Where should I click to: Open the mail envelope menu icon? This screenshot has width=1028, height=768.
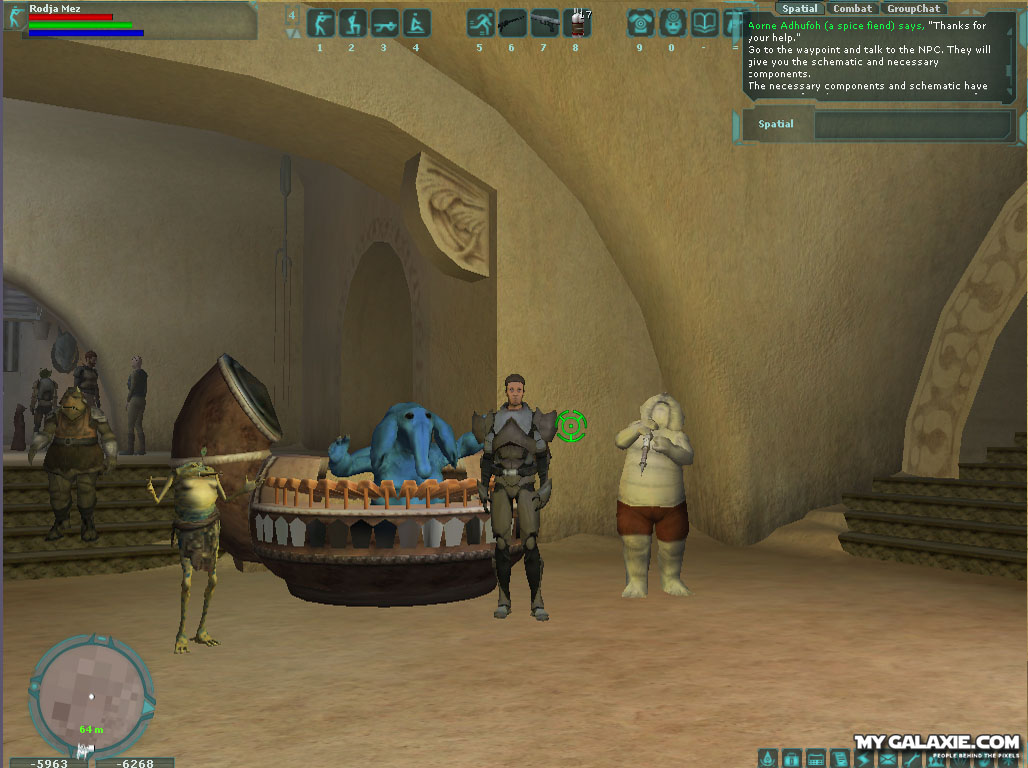click(x=887, y=759)
